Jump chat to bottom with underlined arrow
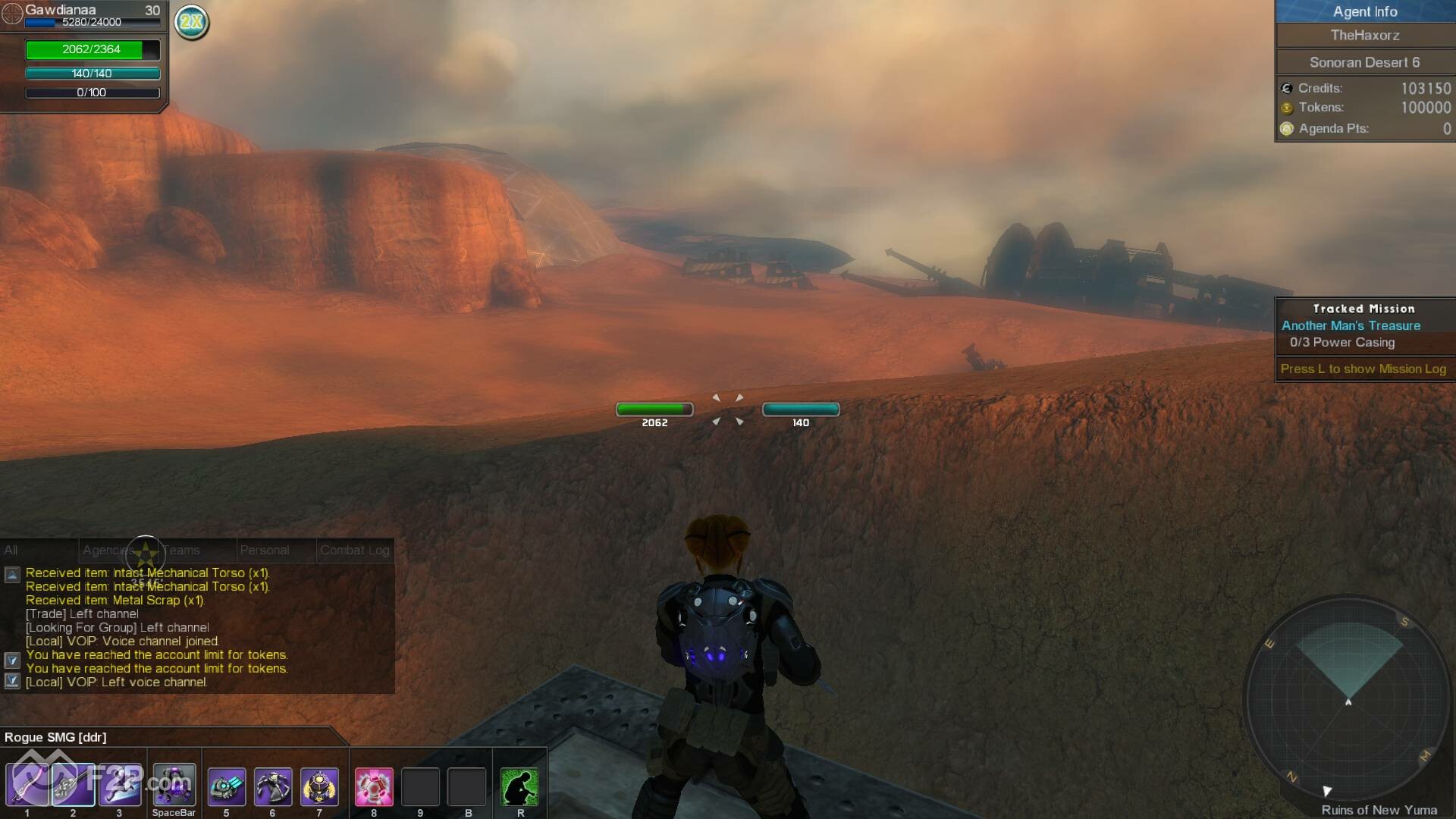Screen dimensions: 1456x819 pyautogui.click(x=12, y=681)
